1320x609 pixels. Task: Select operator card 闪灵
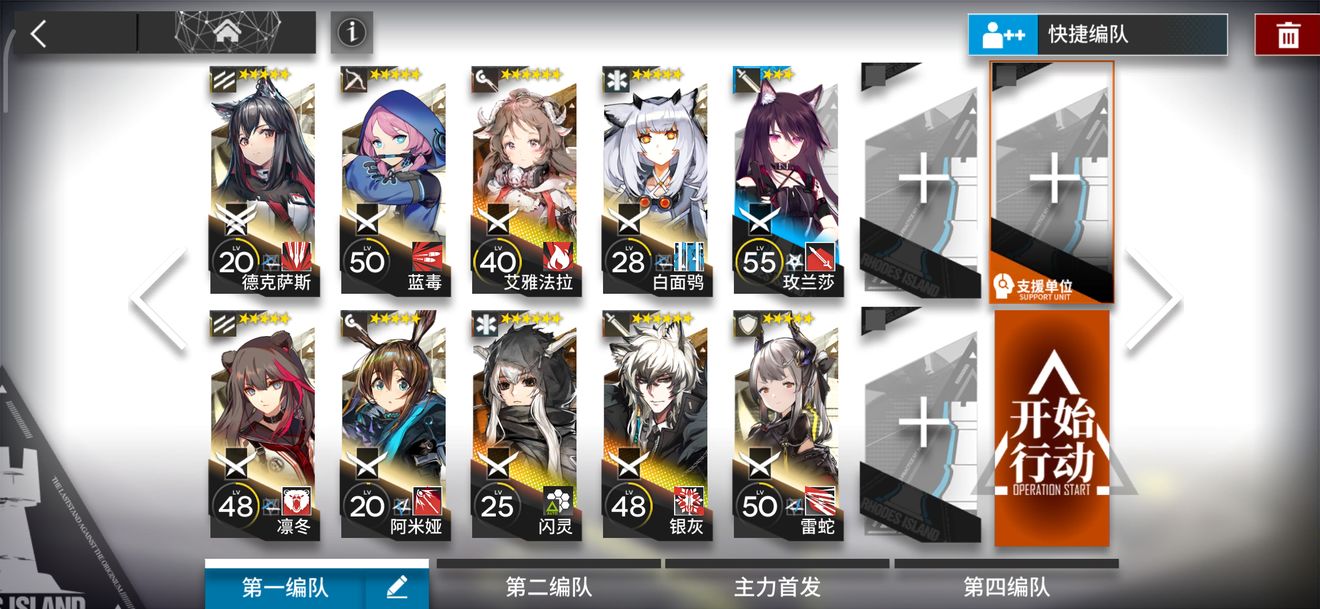click(525, 425)
